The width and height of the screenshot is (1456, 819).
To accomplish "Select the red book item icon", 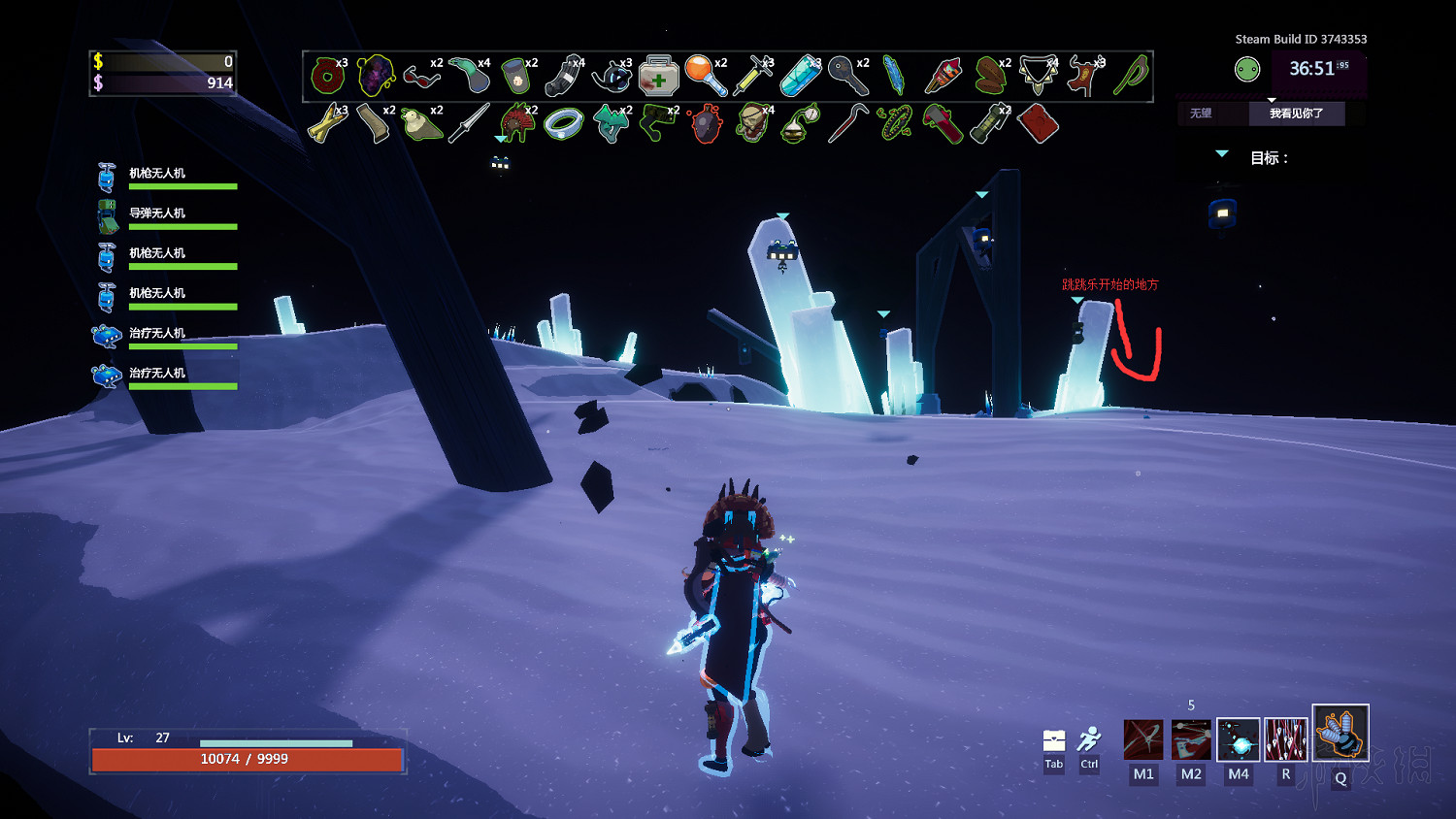I will click(1038, 124).
